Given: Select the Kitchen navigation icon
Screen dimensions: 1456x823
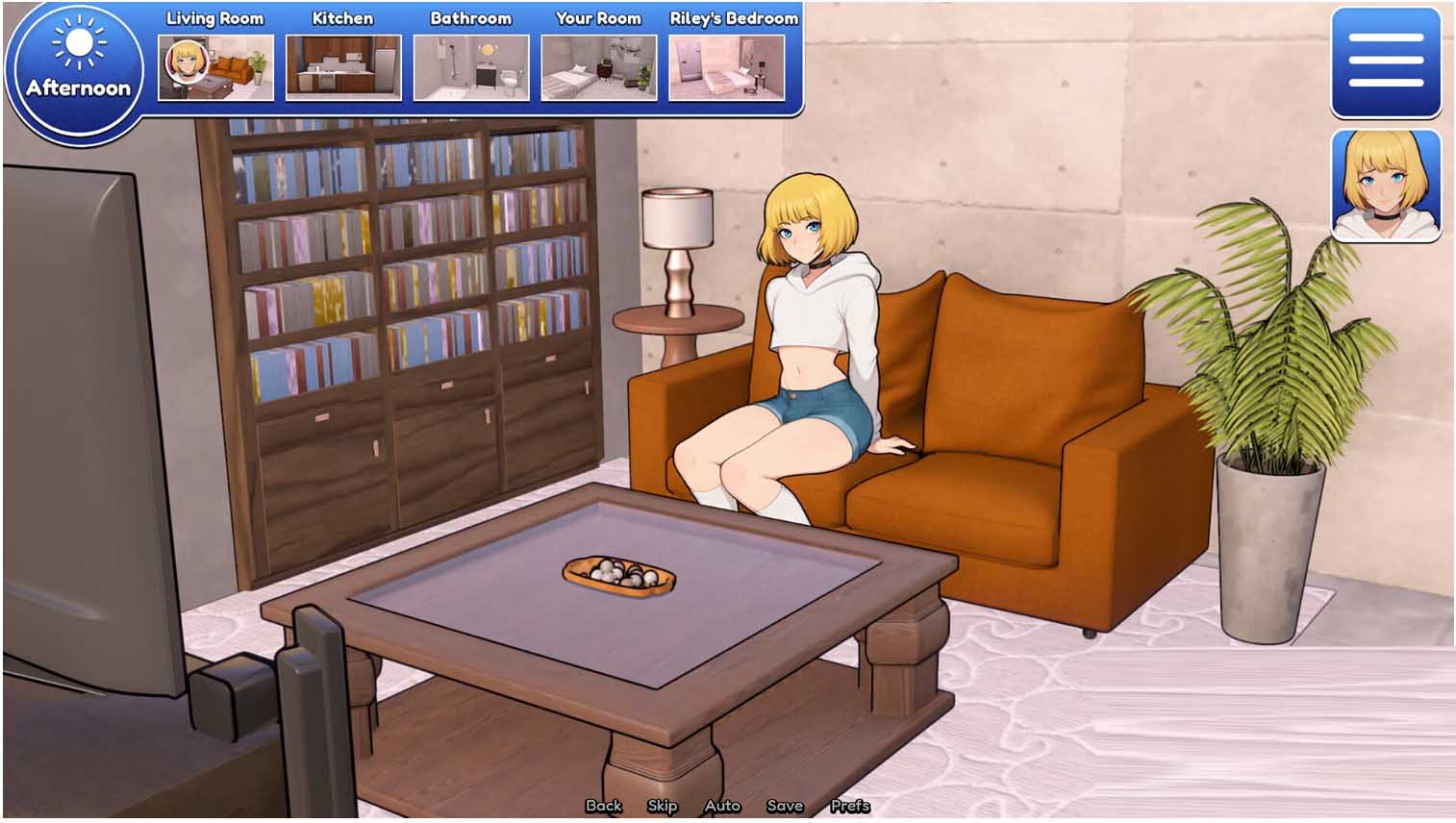Looking at the screenshot, I should pos(342,67).
